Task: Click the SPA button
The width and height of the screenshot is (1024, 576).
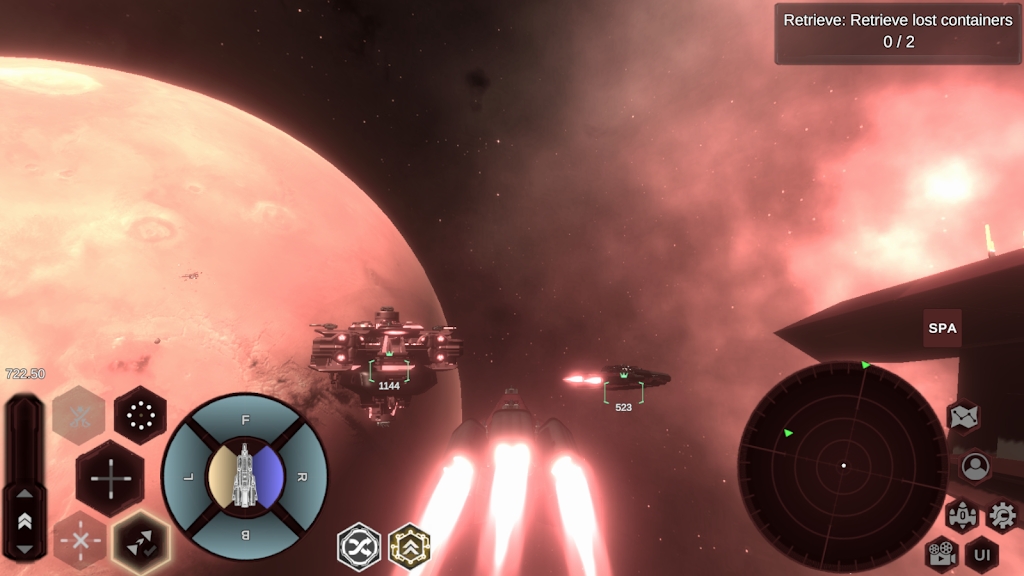Action: coord(942,328)
